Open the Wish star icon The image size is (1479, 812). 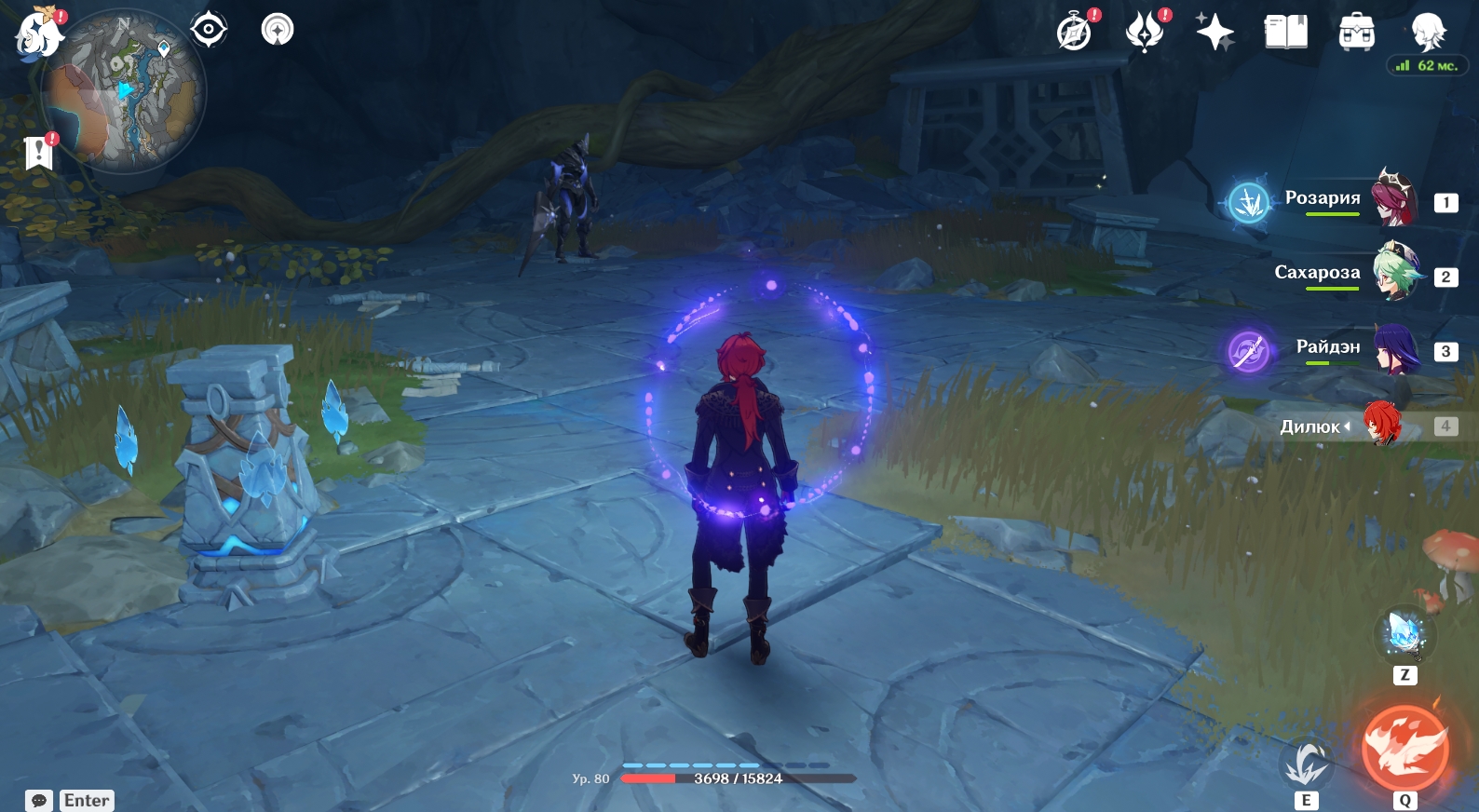click(x=1214, y=32)
